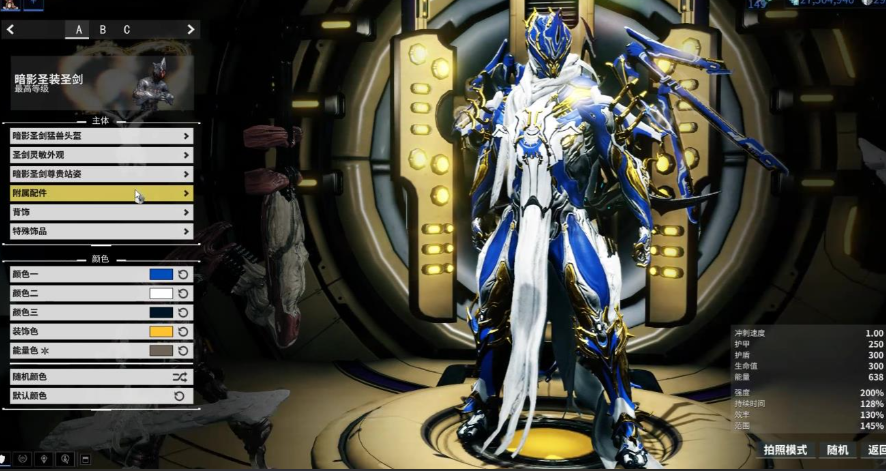
Task: Select appearance config tab A
Action: point(77,30)
